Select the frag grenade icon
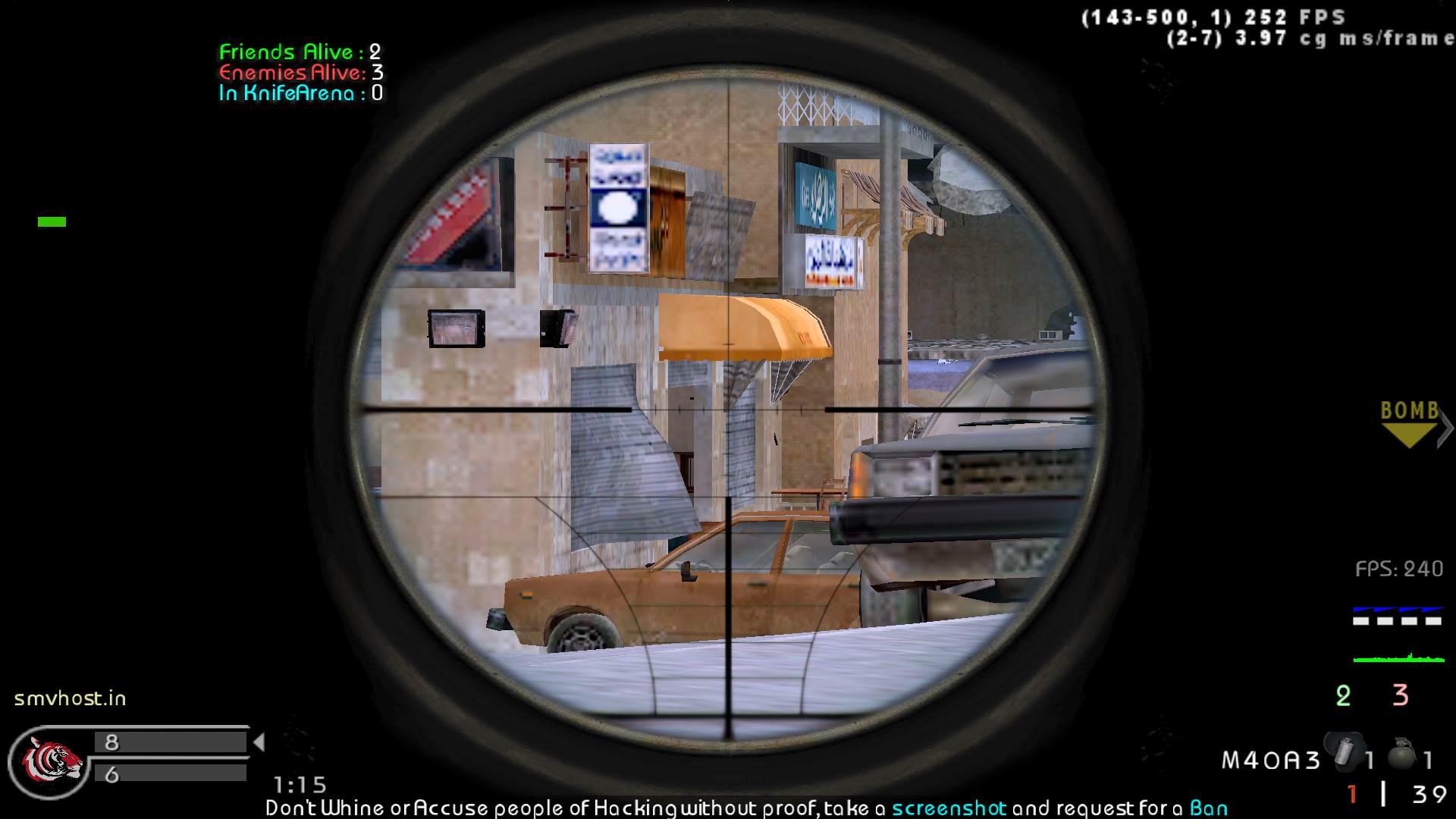 point(1402,754)
